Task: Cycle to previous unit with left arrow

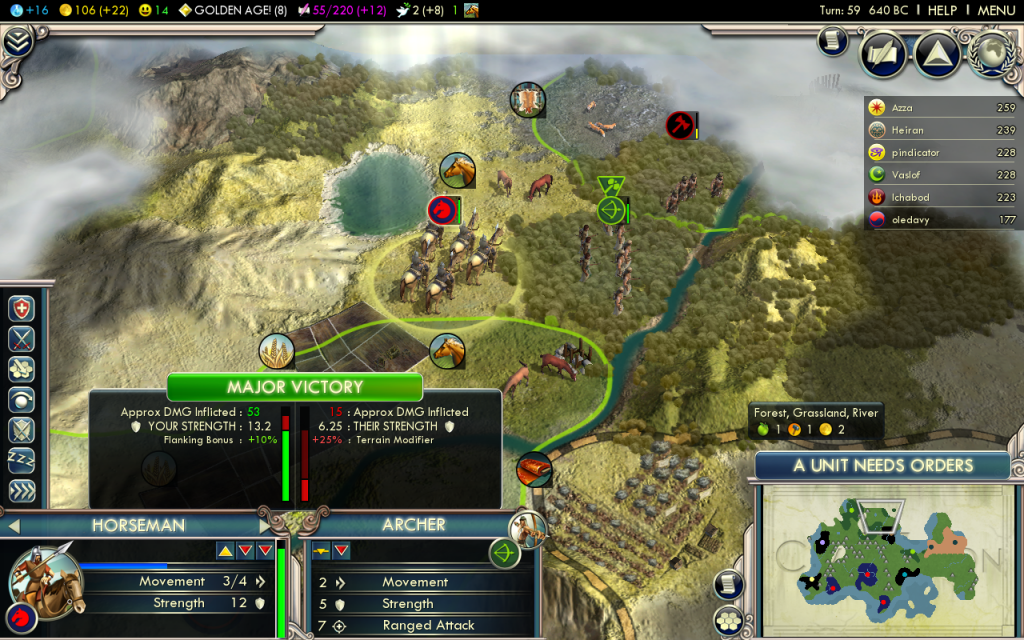Action: (x=13, y=525)
